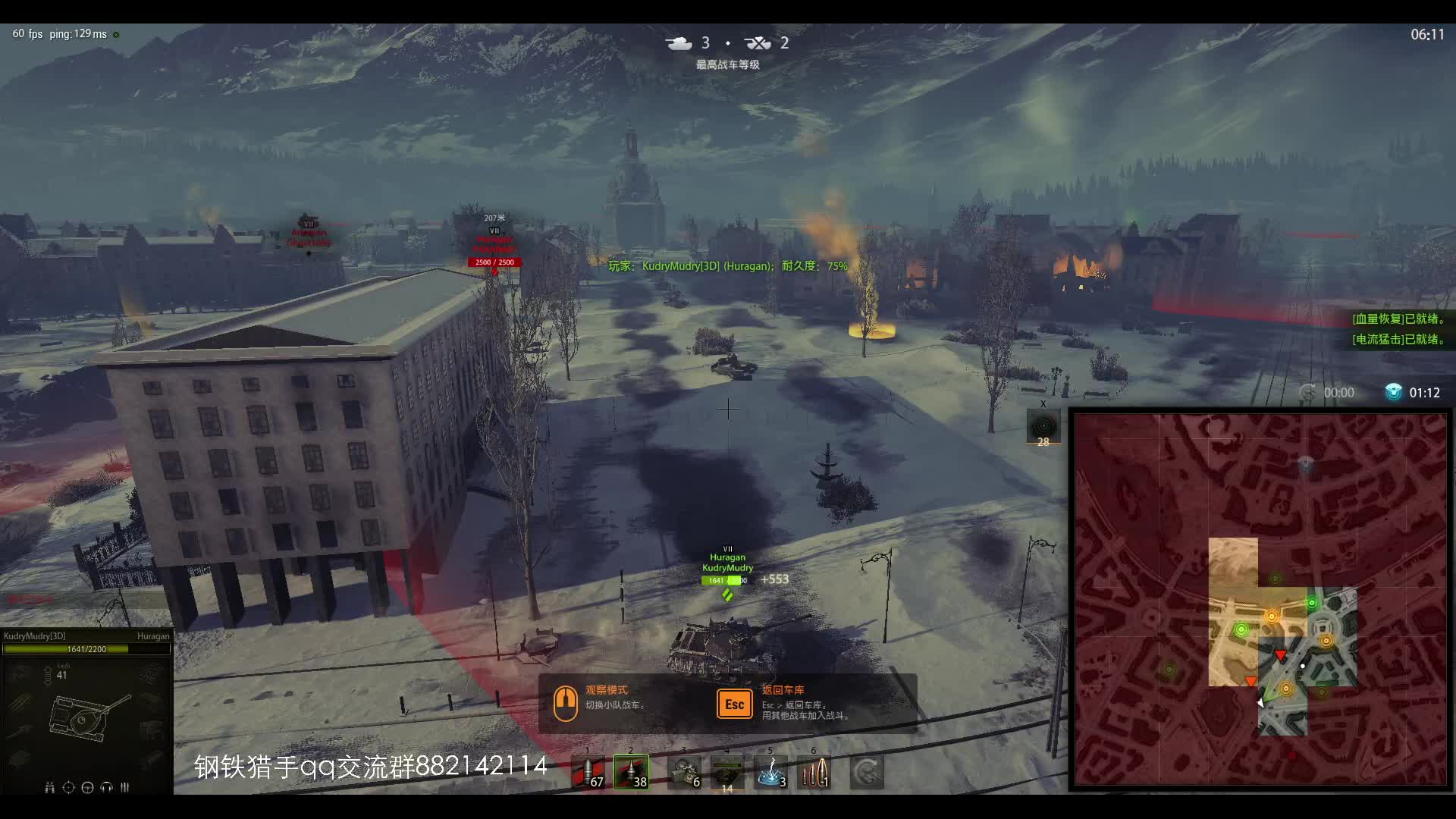Use the repair kit consumable slot
This screenshot has height=819, width=1456.
[x=684, y=773]
